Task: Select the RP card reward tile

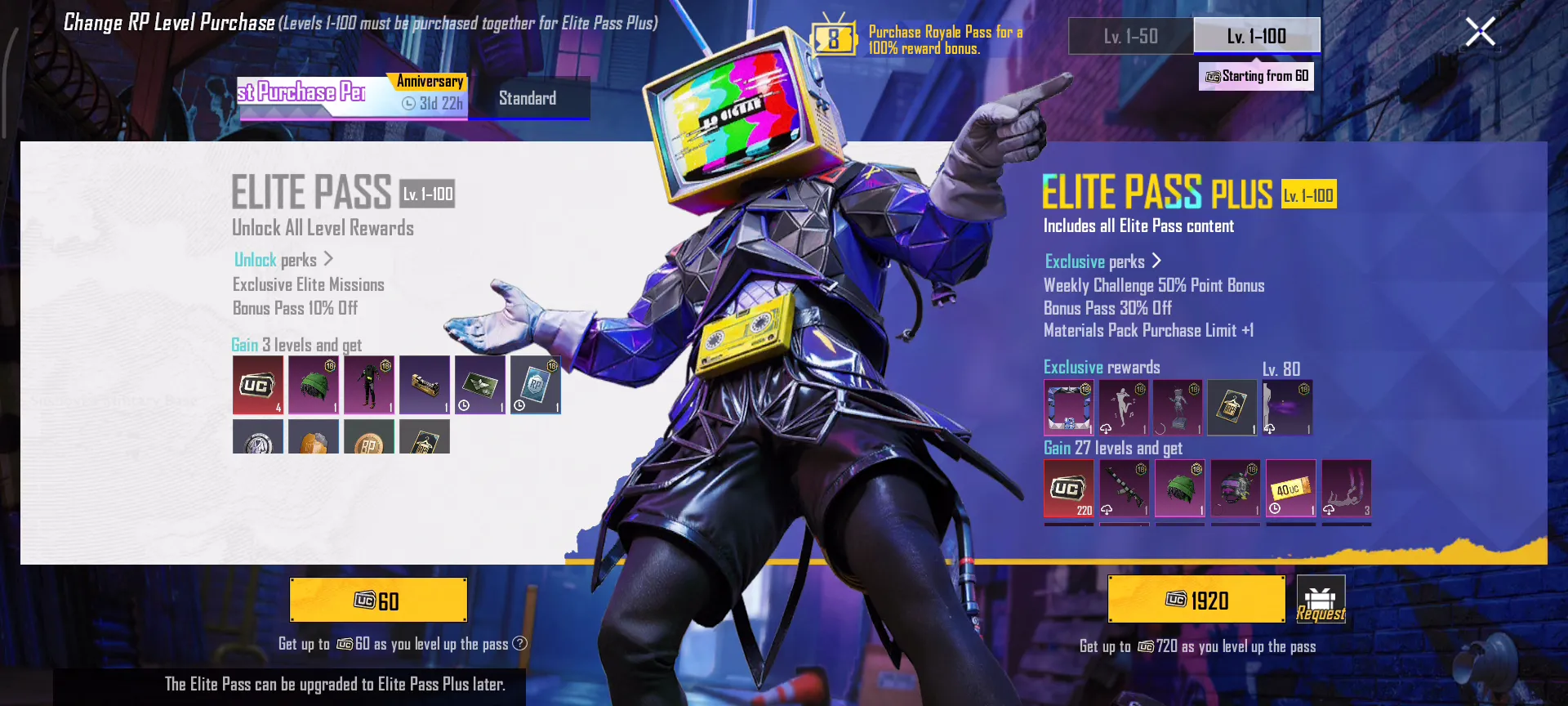Action: click(536, 385)
